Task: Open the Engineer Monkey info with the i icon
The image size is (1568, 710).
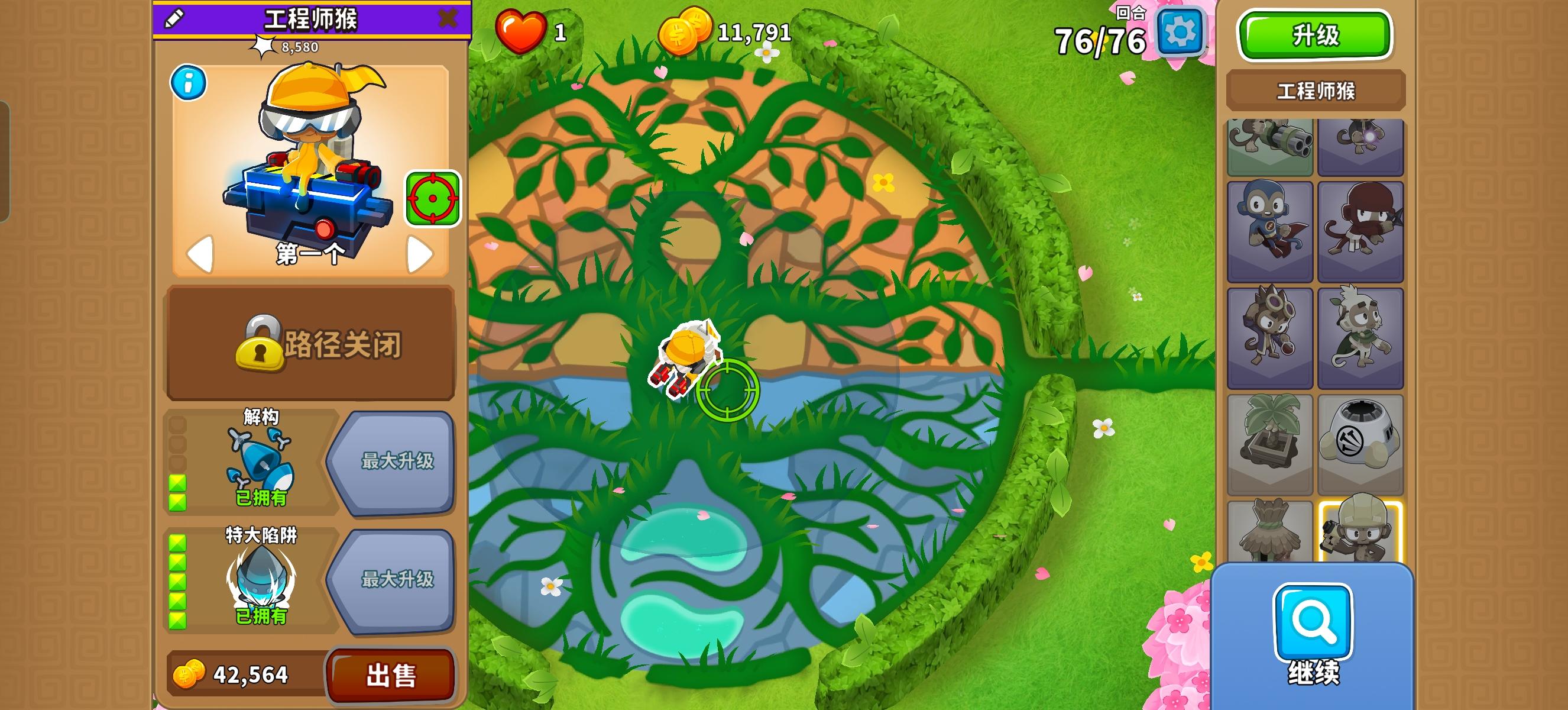Action: (189, 84)
